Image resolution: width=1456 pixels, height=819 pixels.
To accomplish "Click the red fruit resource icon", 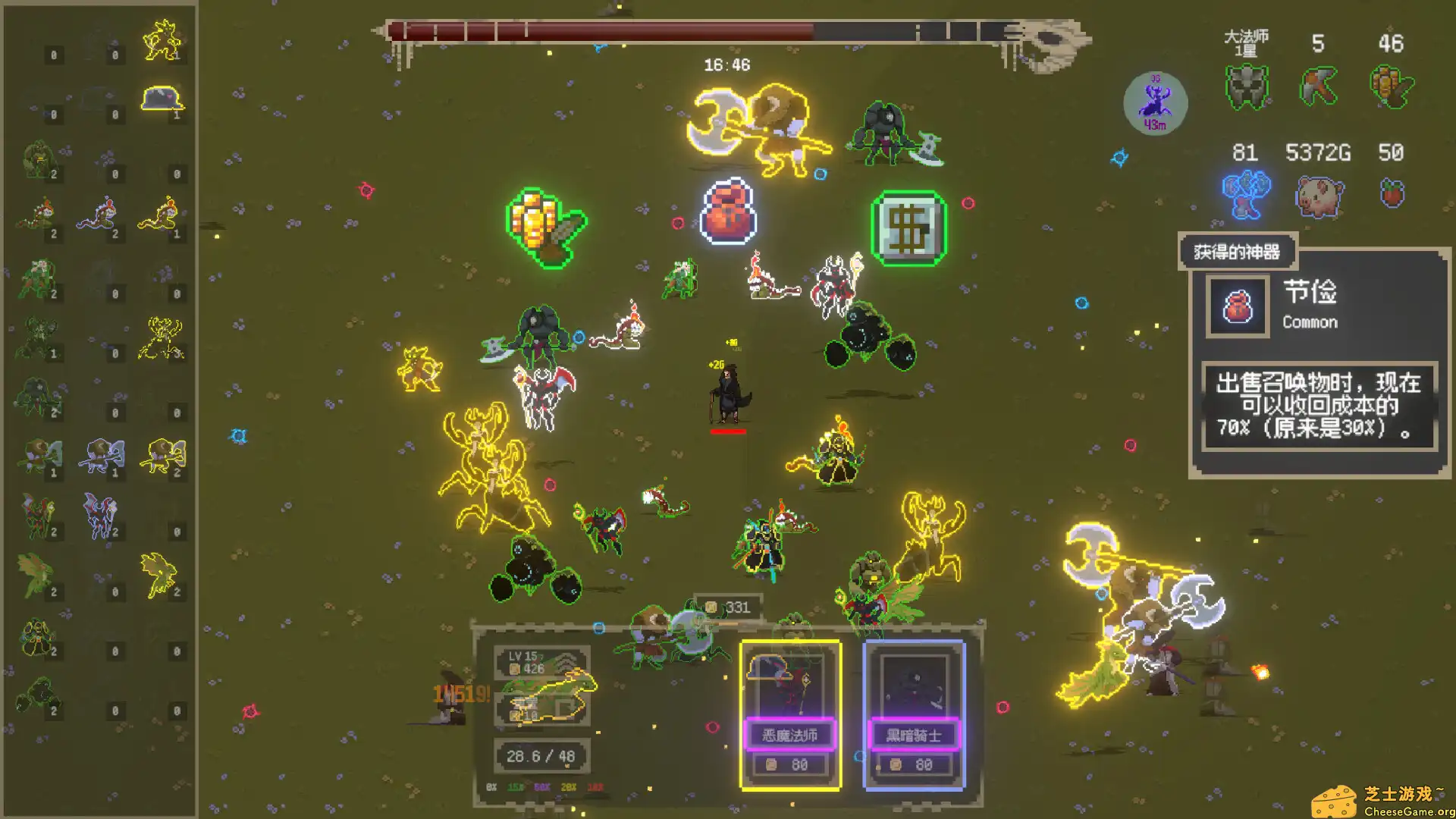I will click(x=1392, y=194).
